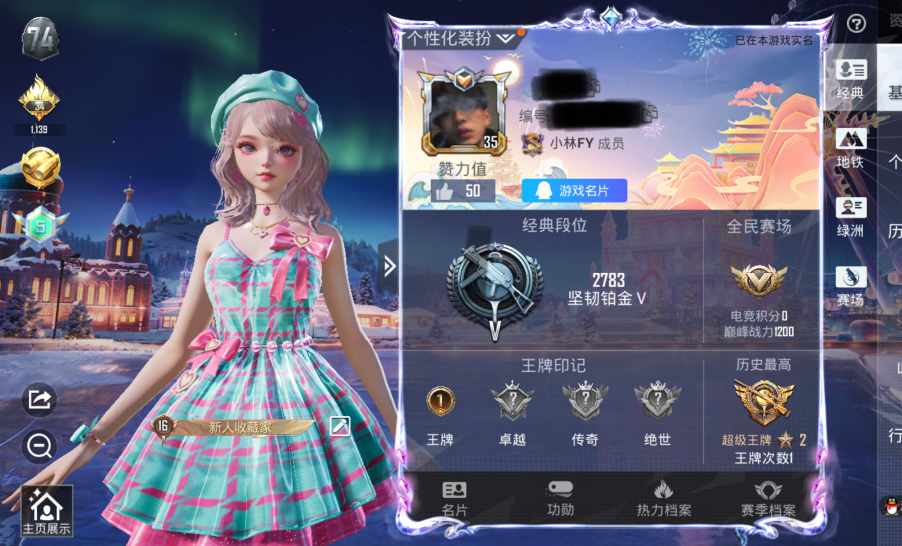The height and width of the screenshot is (546, 902).
Task: Collapse the panel with the side arrow
Action: (390, 266)
